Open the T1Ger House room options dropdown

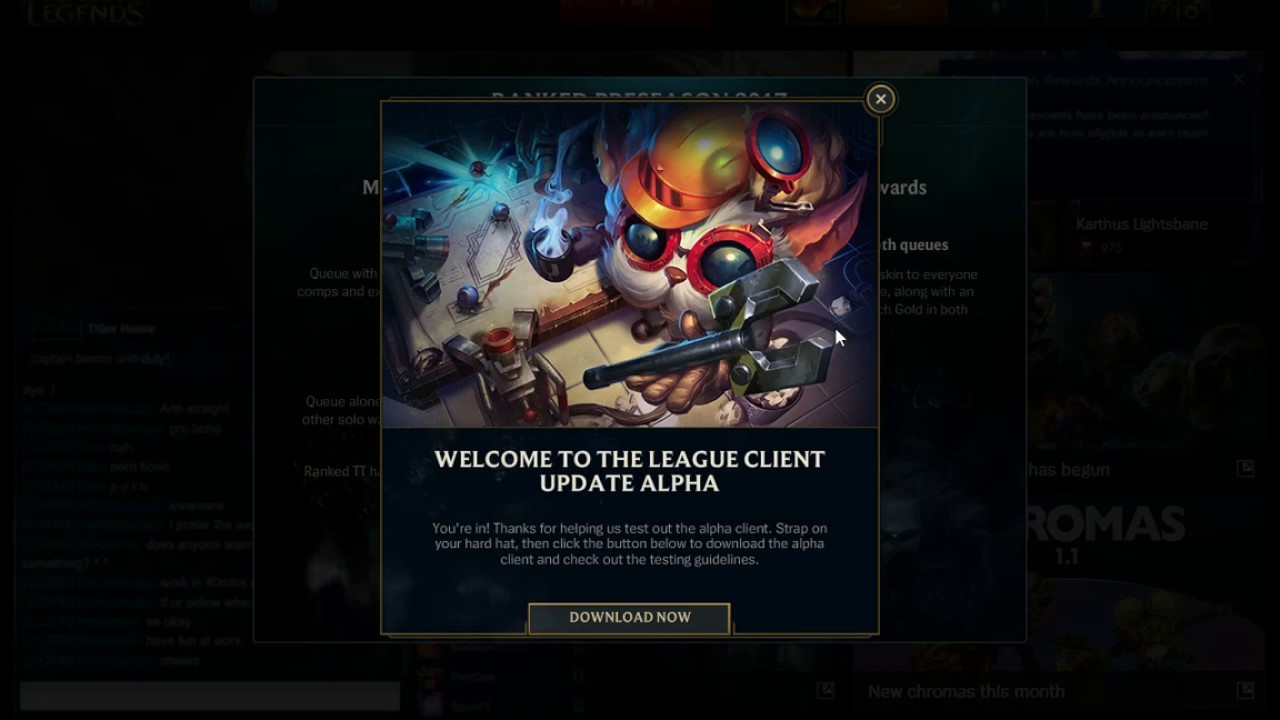[x=237, y=327]
